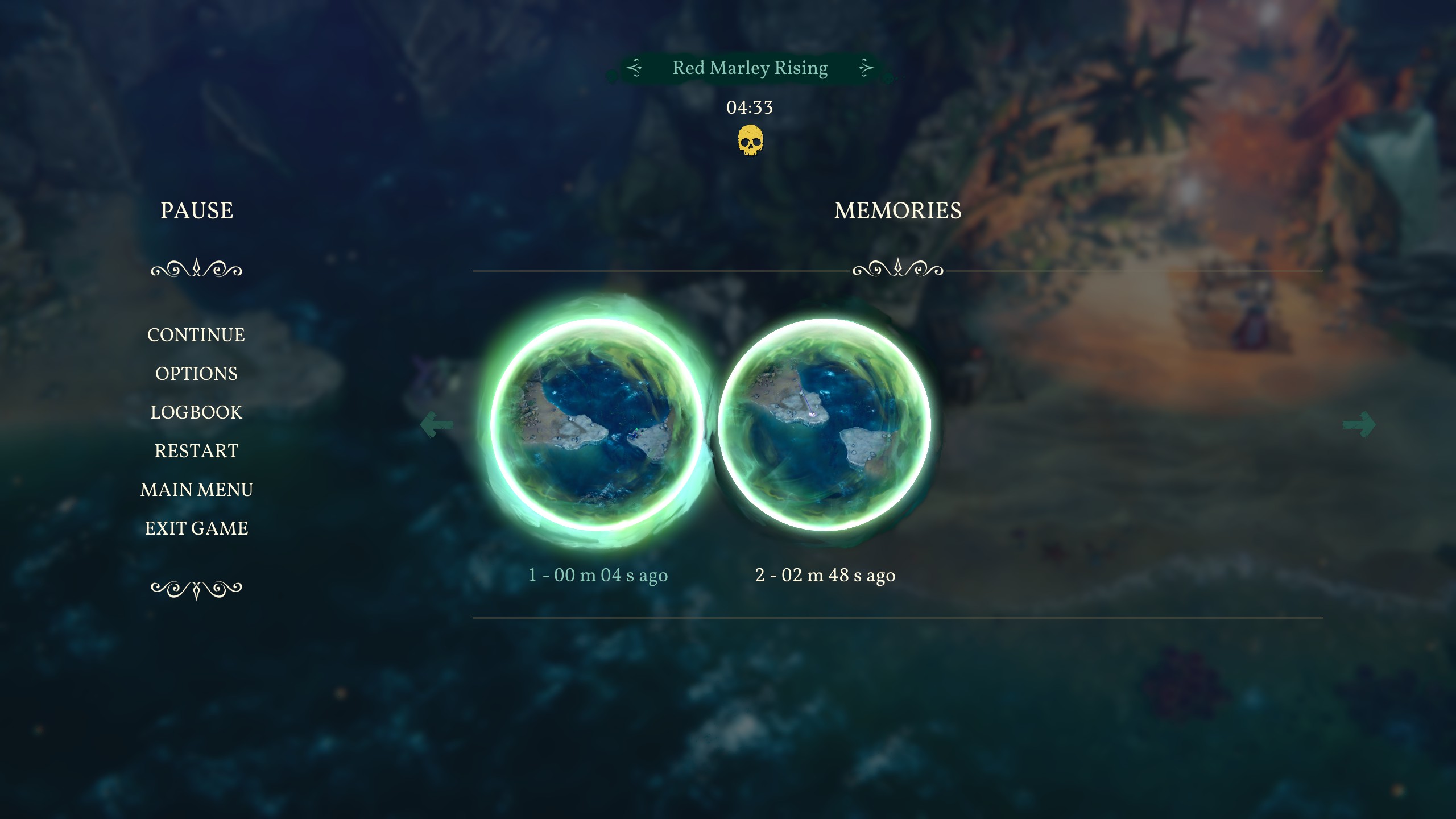Continue the paused game
The width and height of the screenshot is (1456, 819).
click(x=196, y=335)
